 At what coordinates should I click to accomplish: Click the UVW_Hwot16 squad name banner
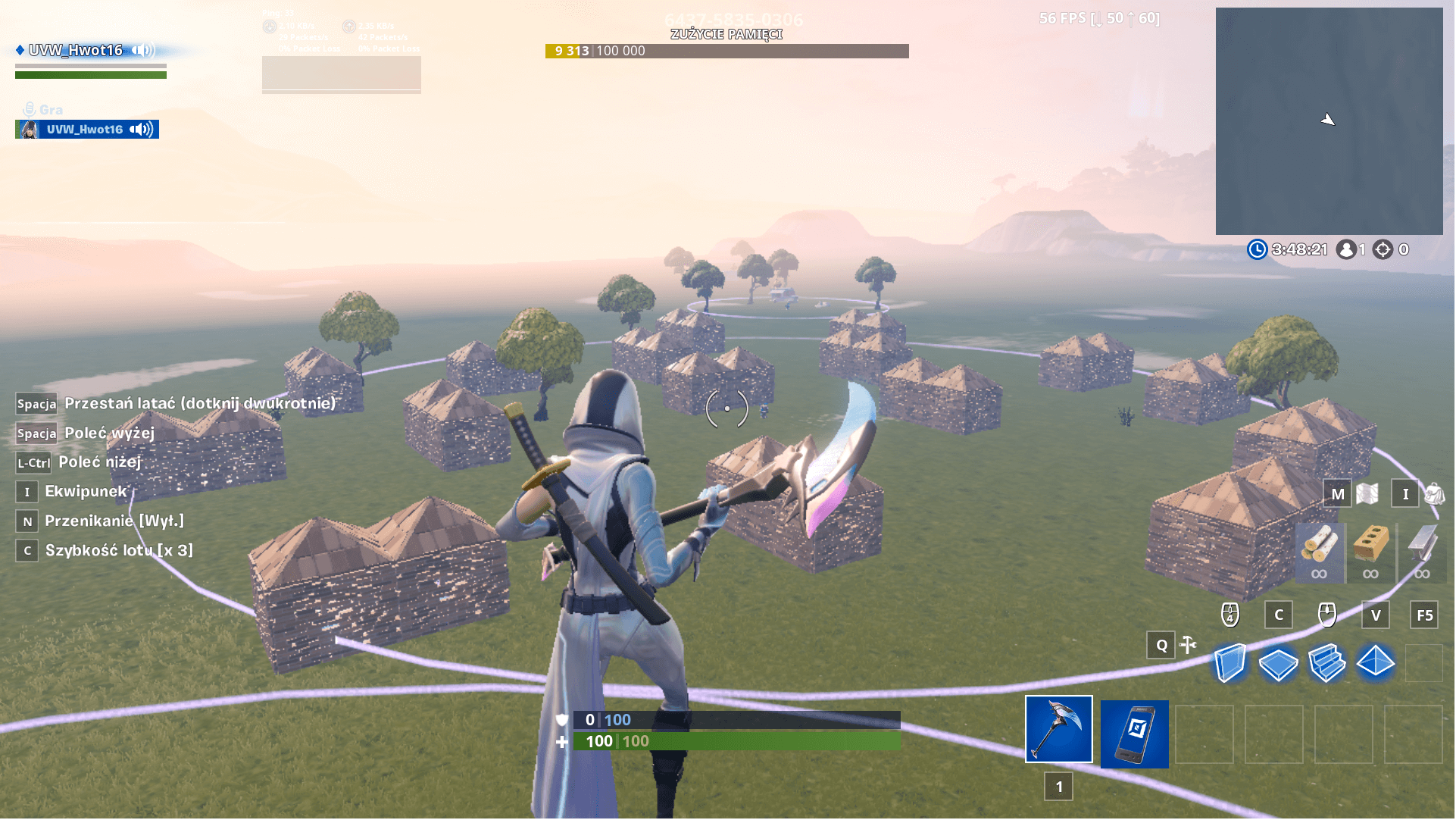pos(76,51)
